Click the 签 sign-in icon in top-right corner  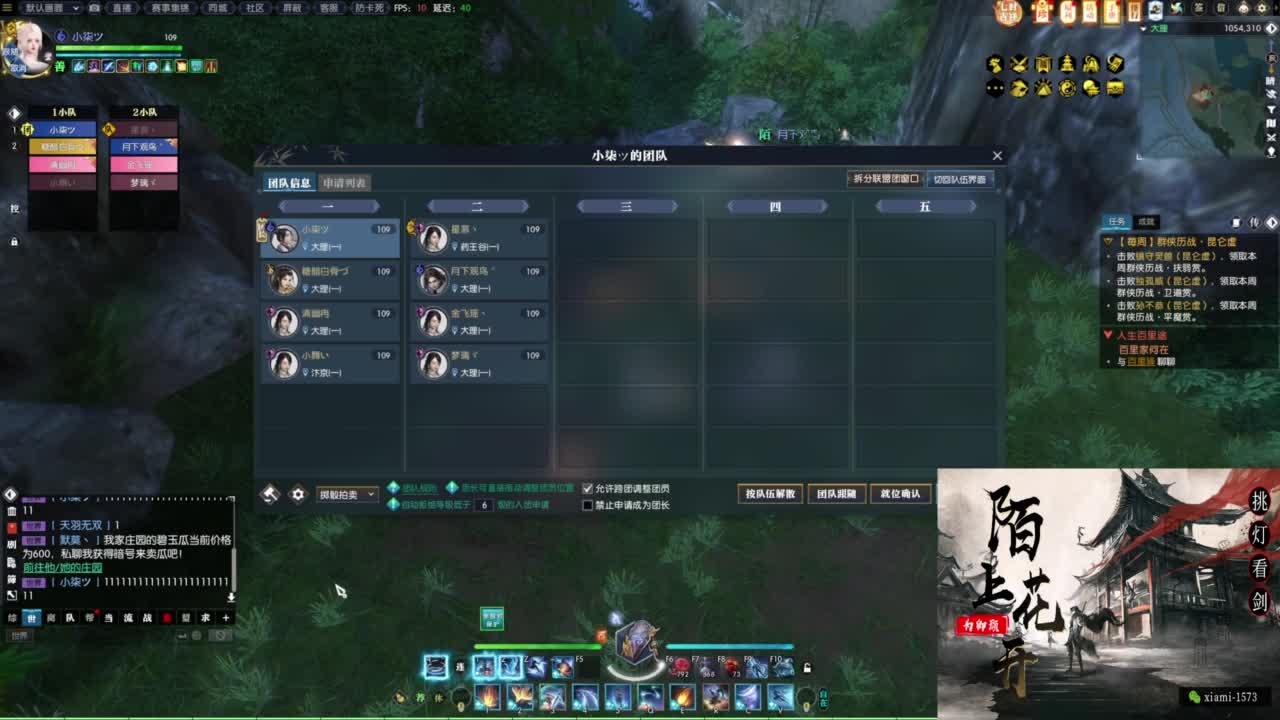pyautogui.click(x=1199, y=8)
